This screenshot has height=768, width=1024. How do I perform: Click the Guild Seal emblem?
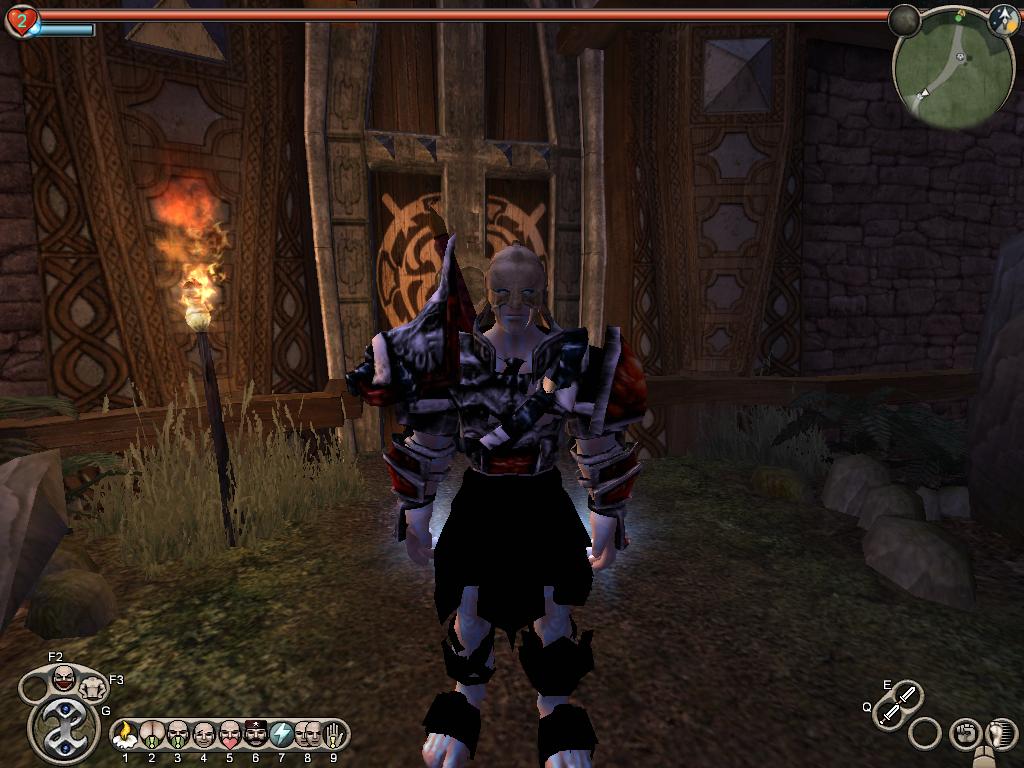pyautogui.click(x=64, y=729)
